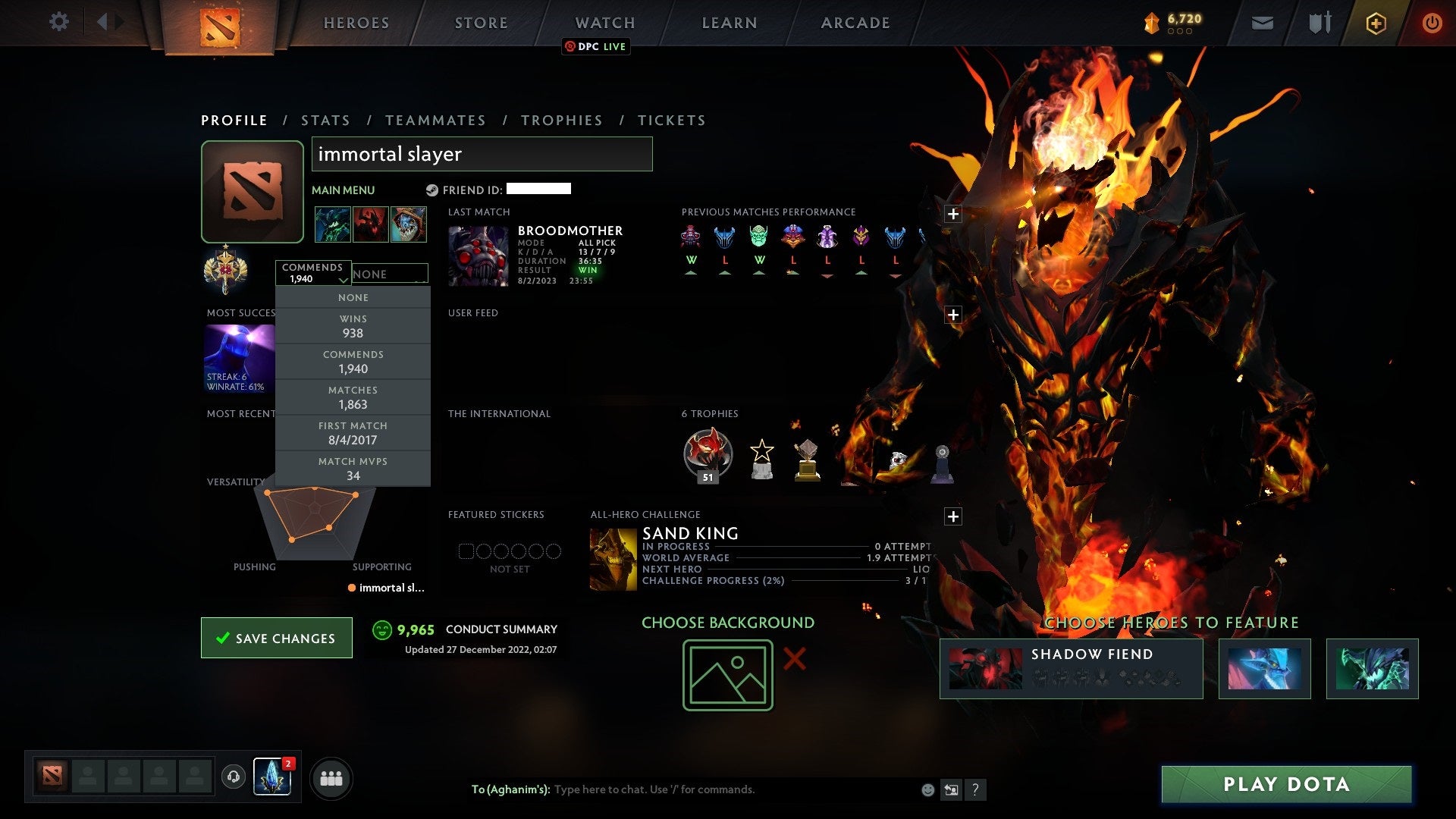Select Wins from the stat dropdown
Image resolution: width=1456 pixels, height=819 pixels.
(353, 326)
